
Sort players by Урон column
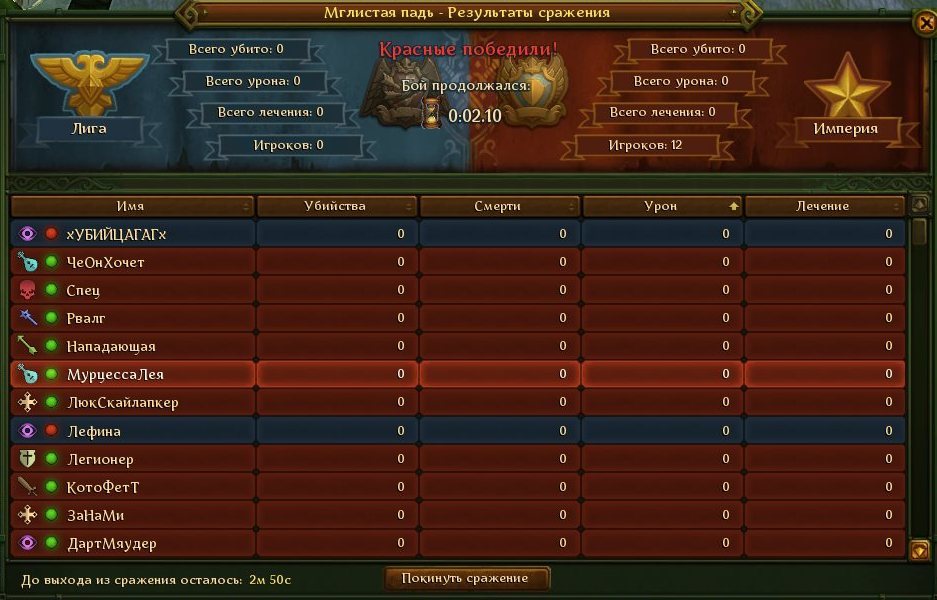click(661, 206)
